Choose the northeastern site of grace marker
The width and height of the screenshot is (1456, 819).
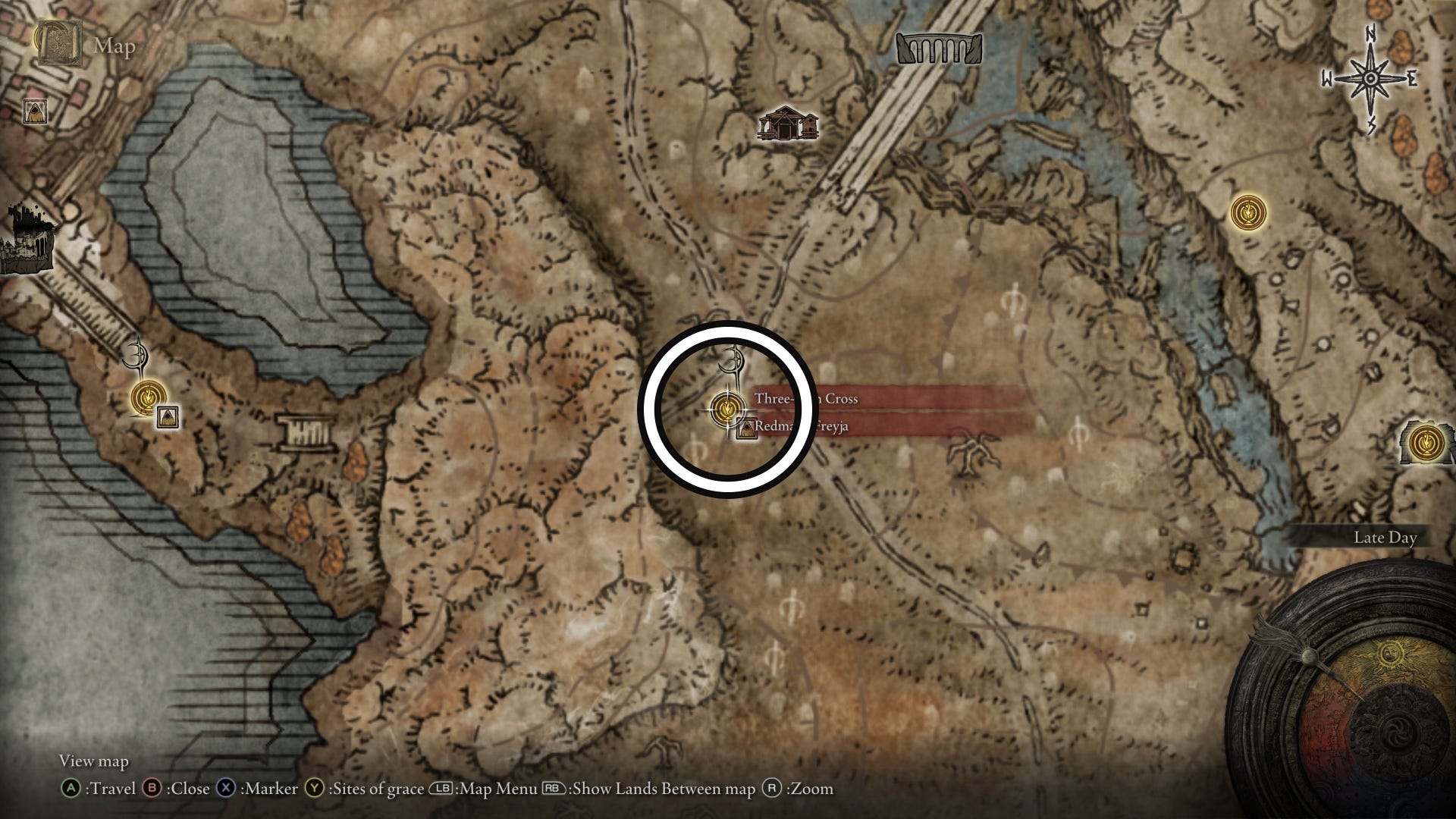1247,212
